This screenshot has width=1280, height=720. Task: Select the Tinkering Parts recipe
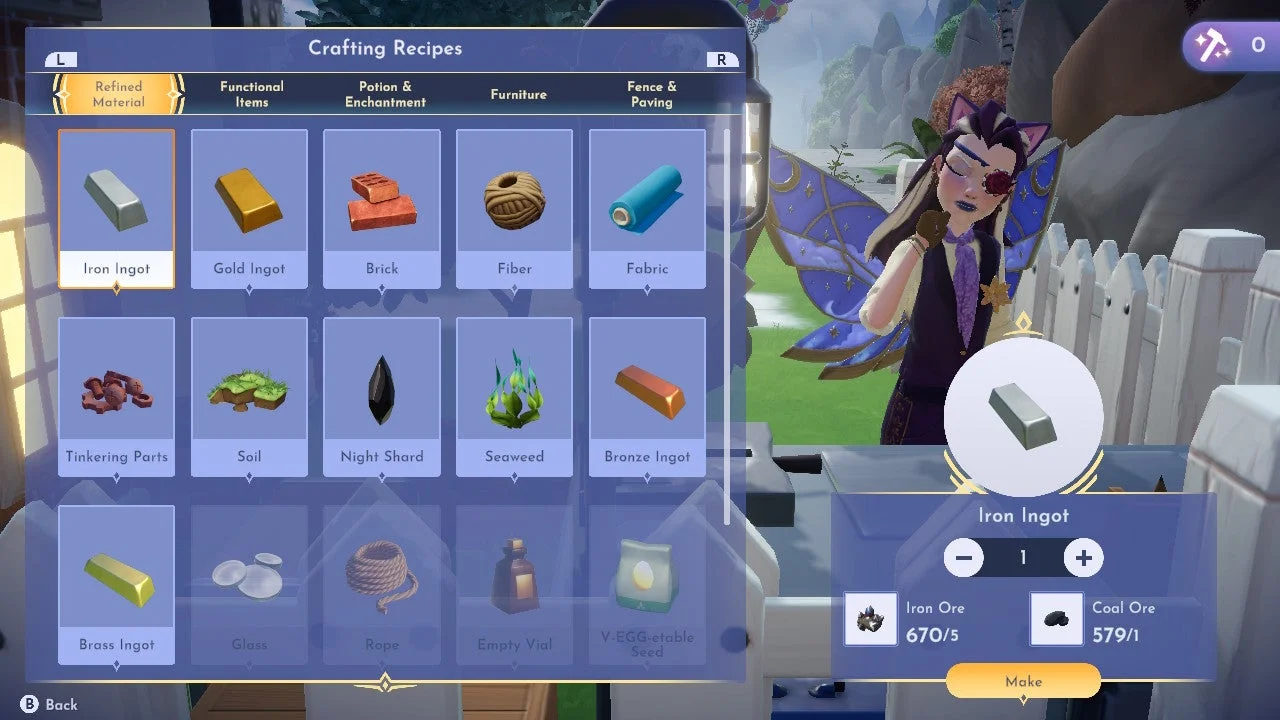[116, 390]
